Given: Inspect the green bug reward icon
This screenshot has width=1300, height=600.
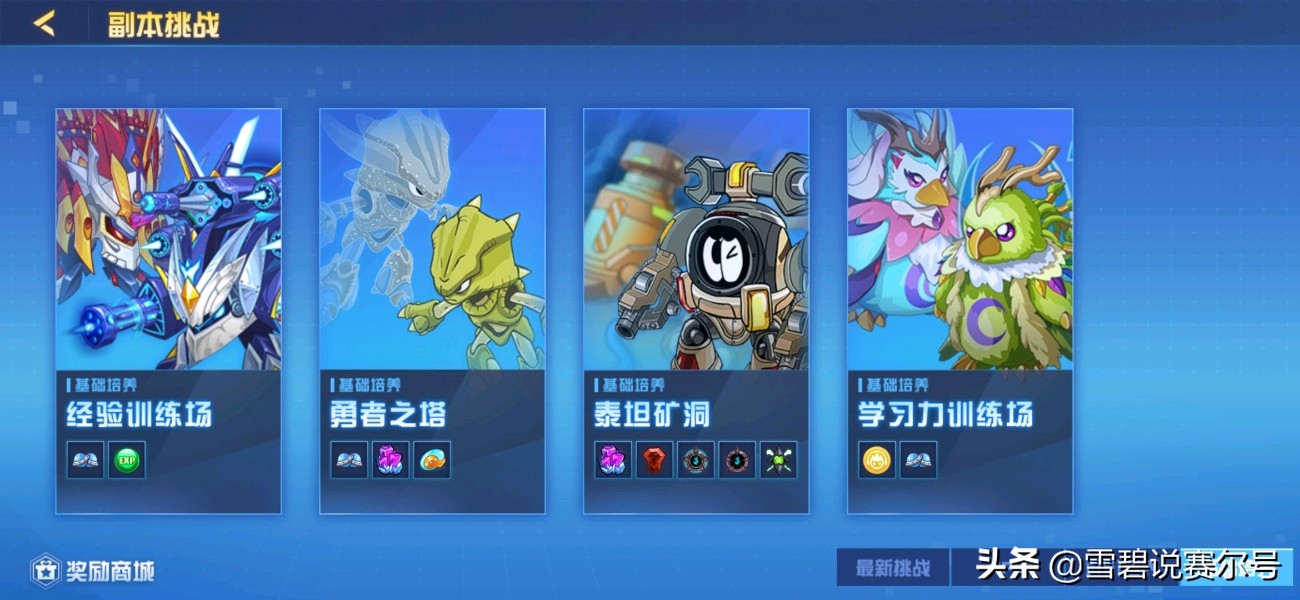Looking at the screenshot, I should [778, 460].
